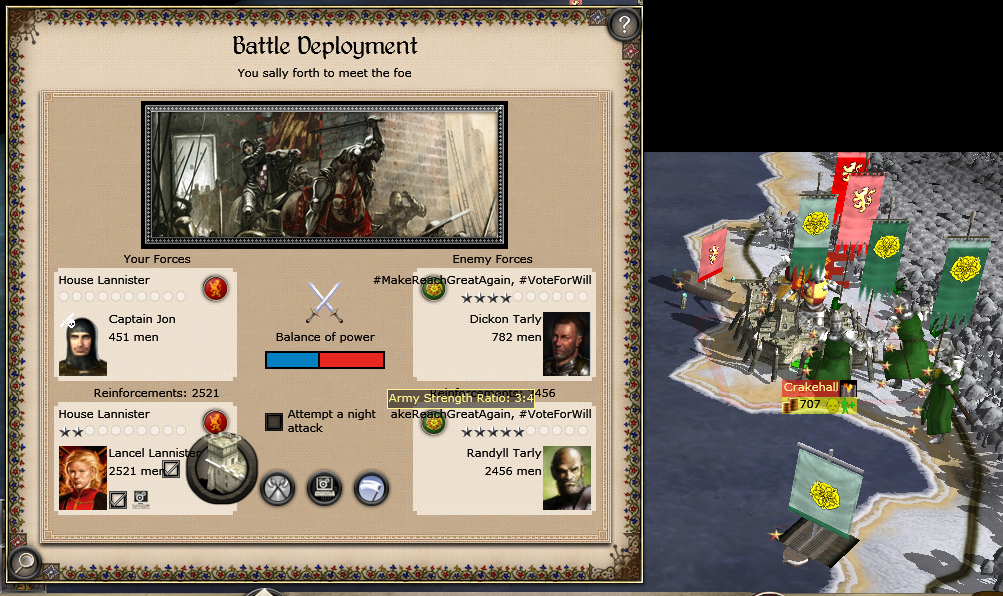The width and height of the screenshot is (1003, 596).
Task: Select Randyll Tarly's portrait
Action: [567, 478]
